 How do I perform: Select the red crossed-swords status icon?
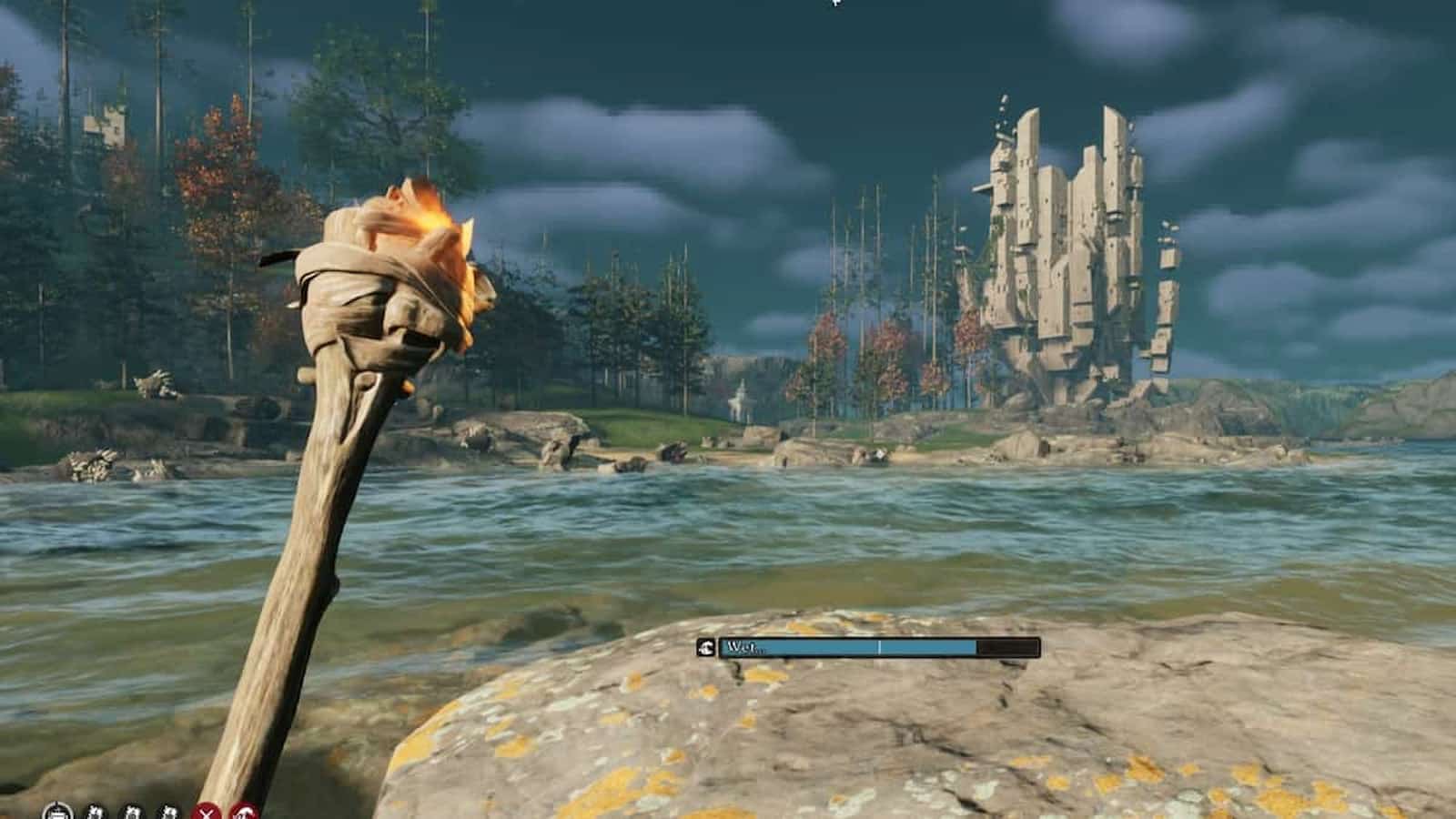[x=208, y=813]
